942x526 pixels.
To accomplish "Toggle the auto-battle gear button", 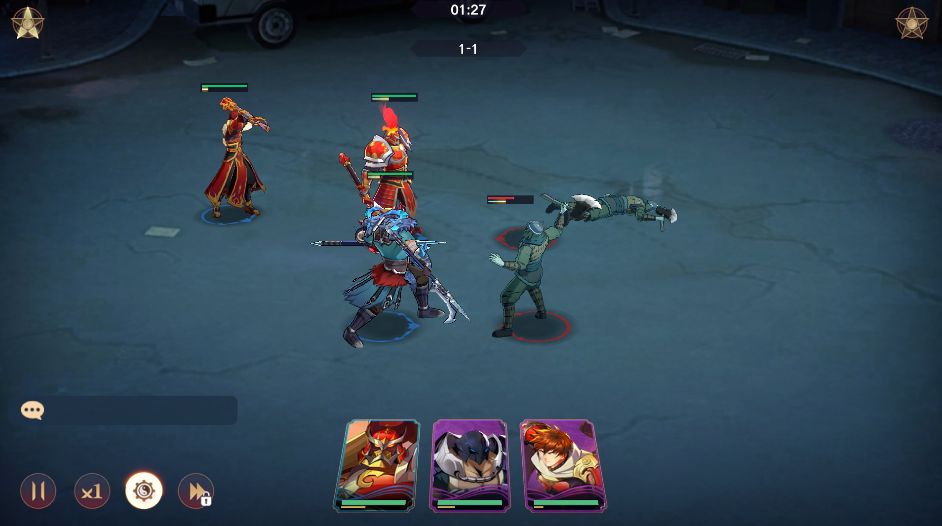I will pyautogui.click(x=144, y=491).
